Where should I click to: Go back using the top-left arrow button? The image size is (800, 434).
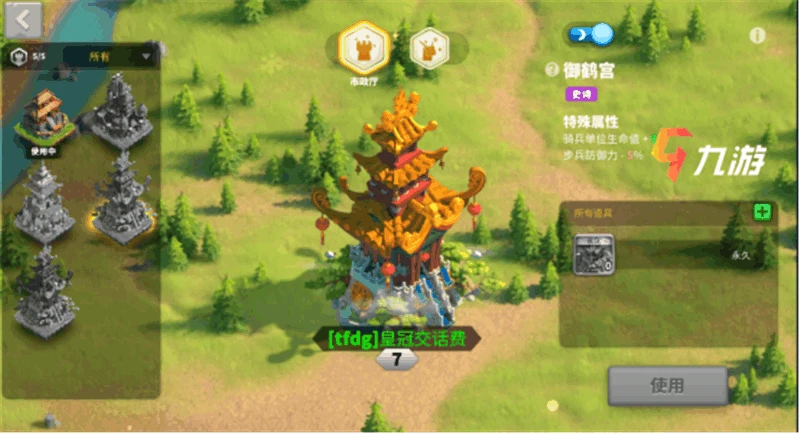click(23, 17)
